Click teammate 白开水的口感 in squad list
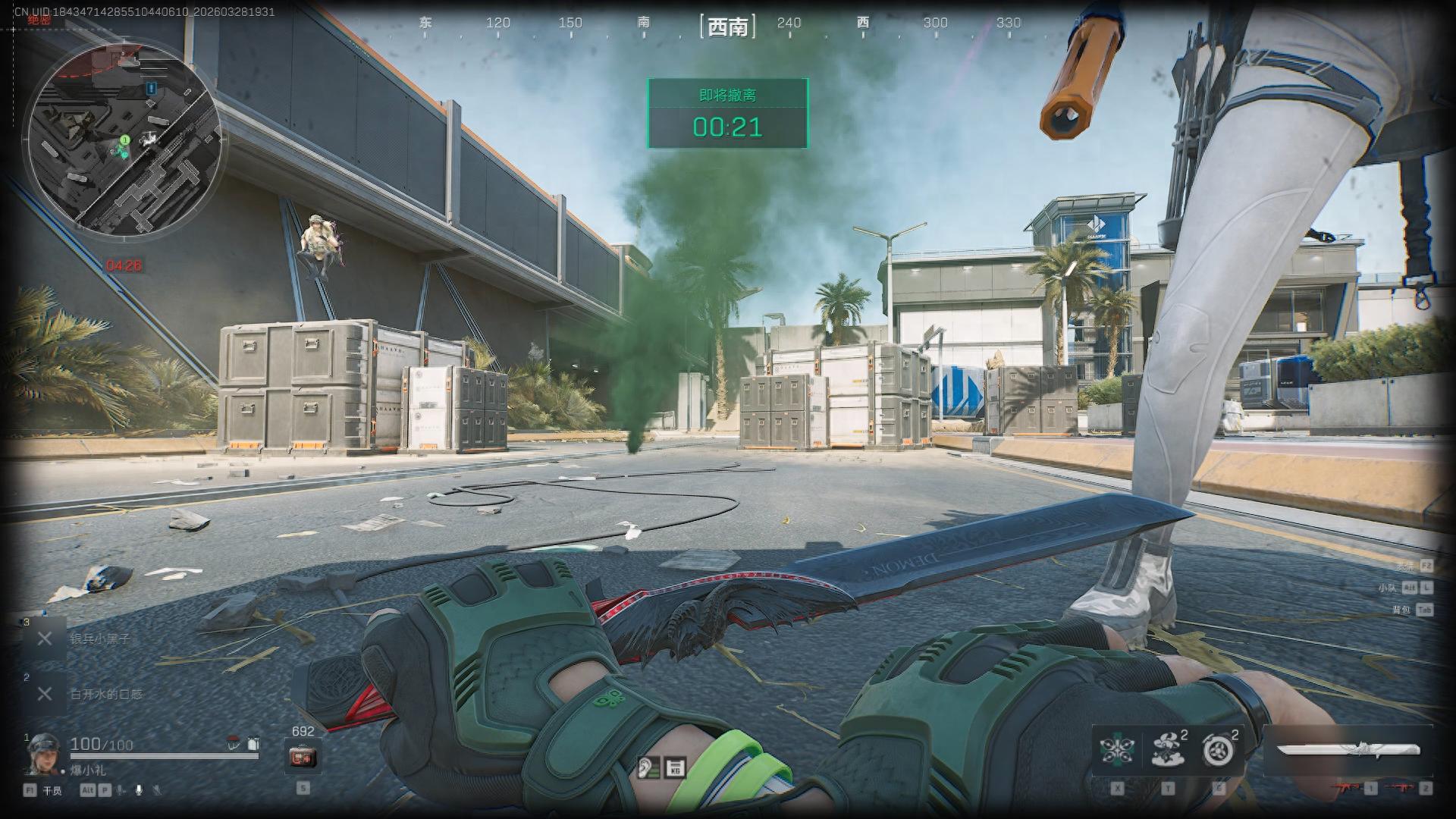Image resolution: width=1456 pixels, height=819 pixels. pos(105,694)
